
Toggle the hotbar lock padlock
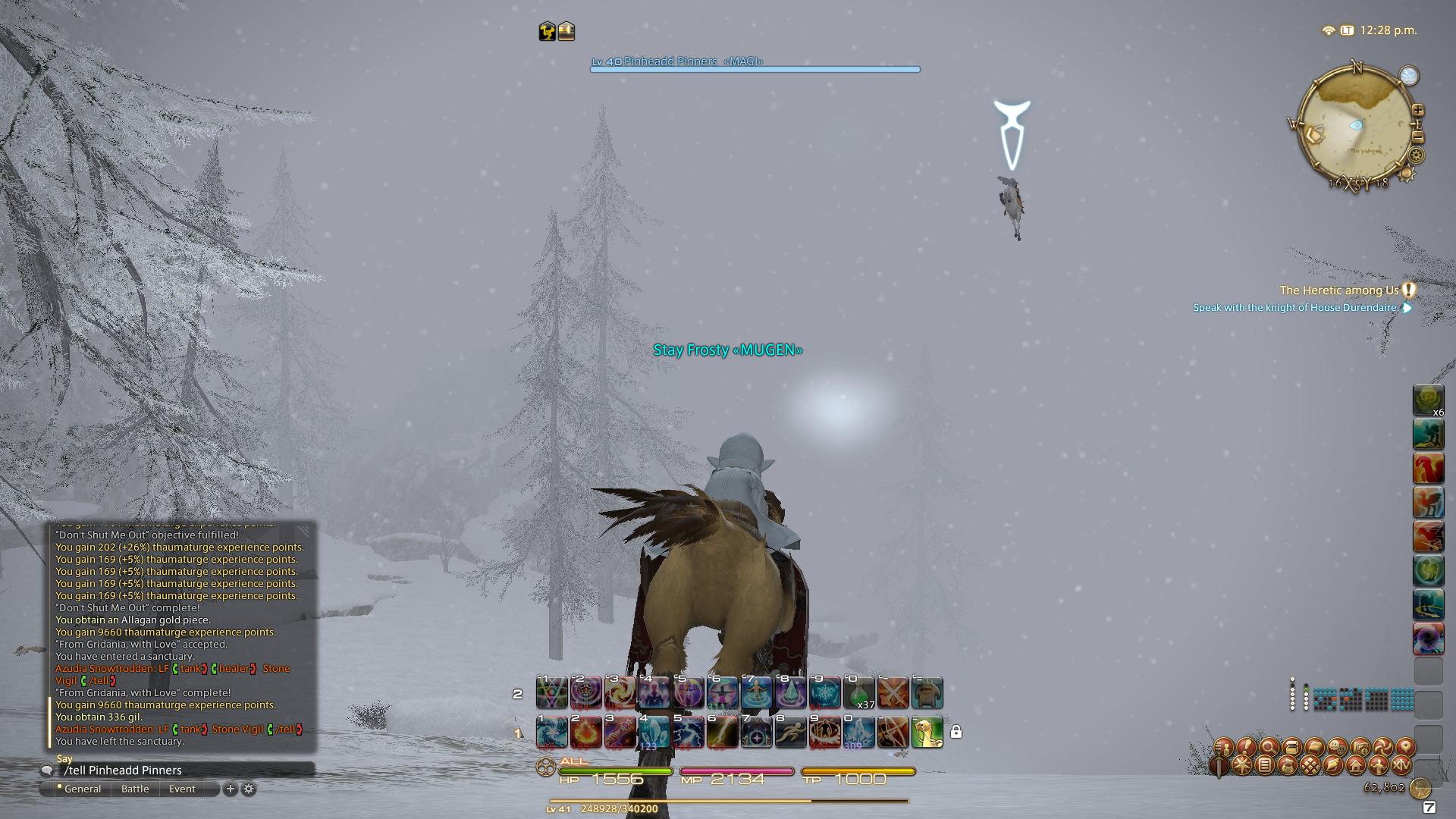957,733
